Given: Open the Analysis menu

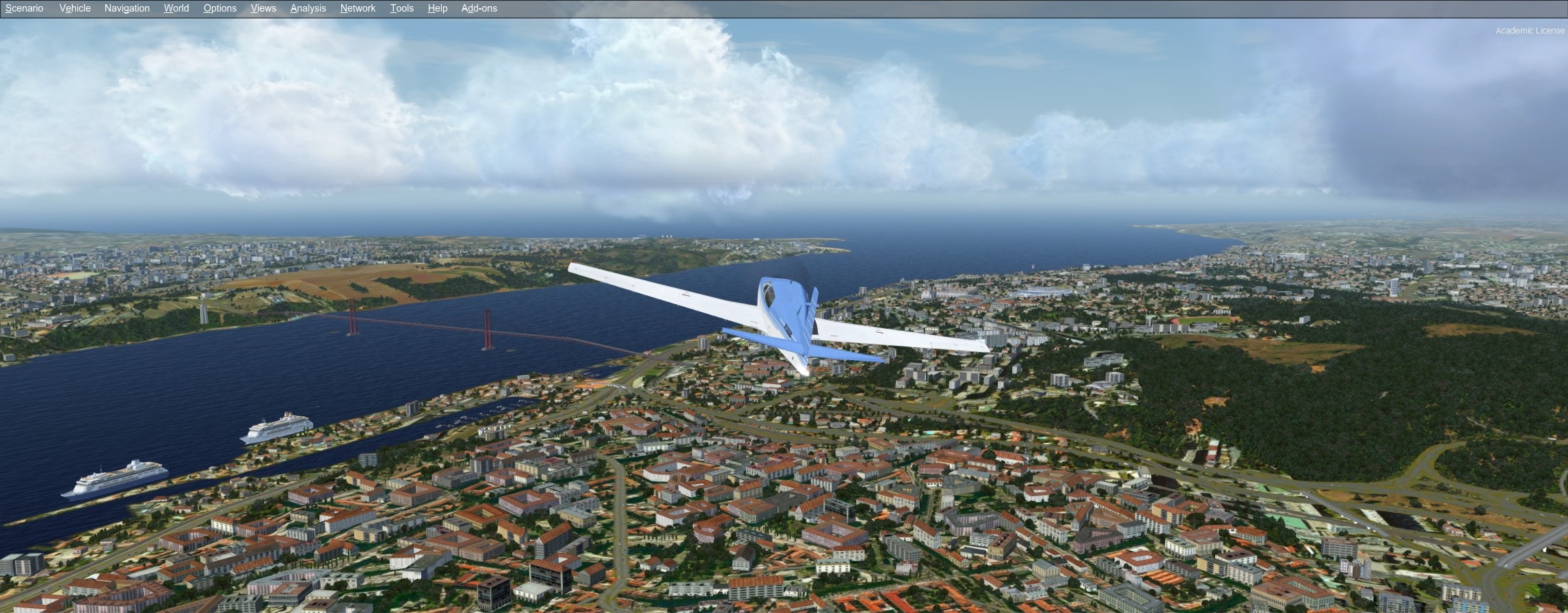Looking at the screenshot, I should coord(308,8).
